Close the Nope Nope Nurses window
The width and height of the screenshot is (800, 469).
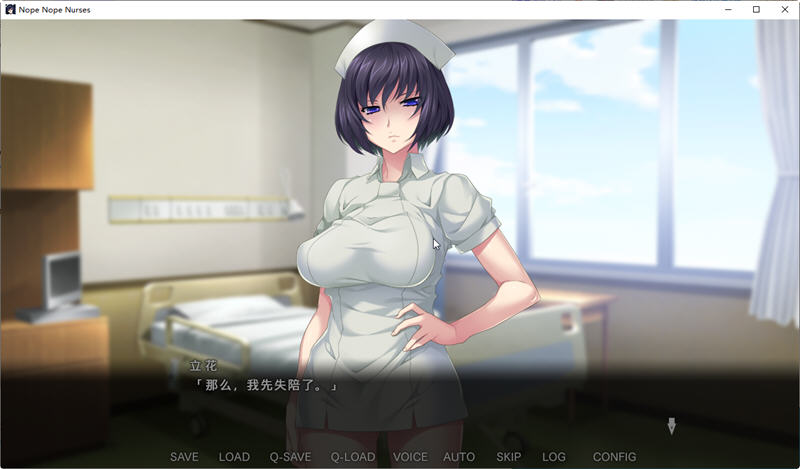click(x=784, y=10)
